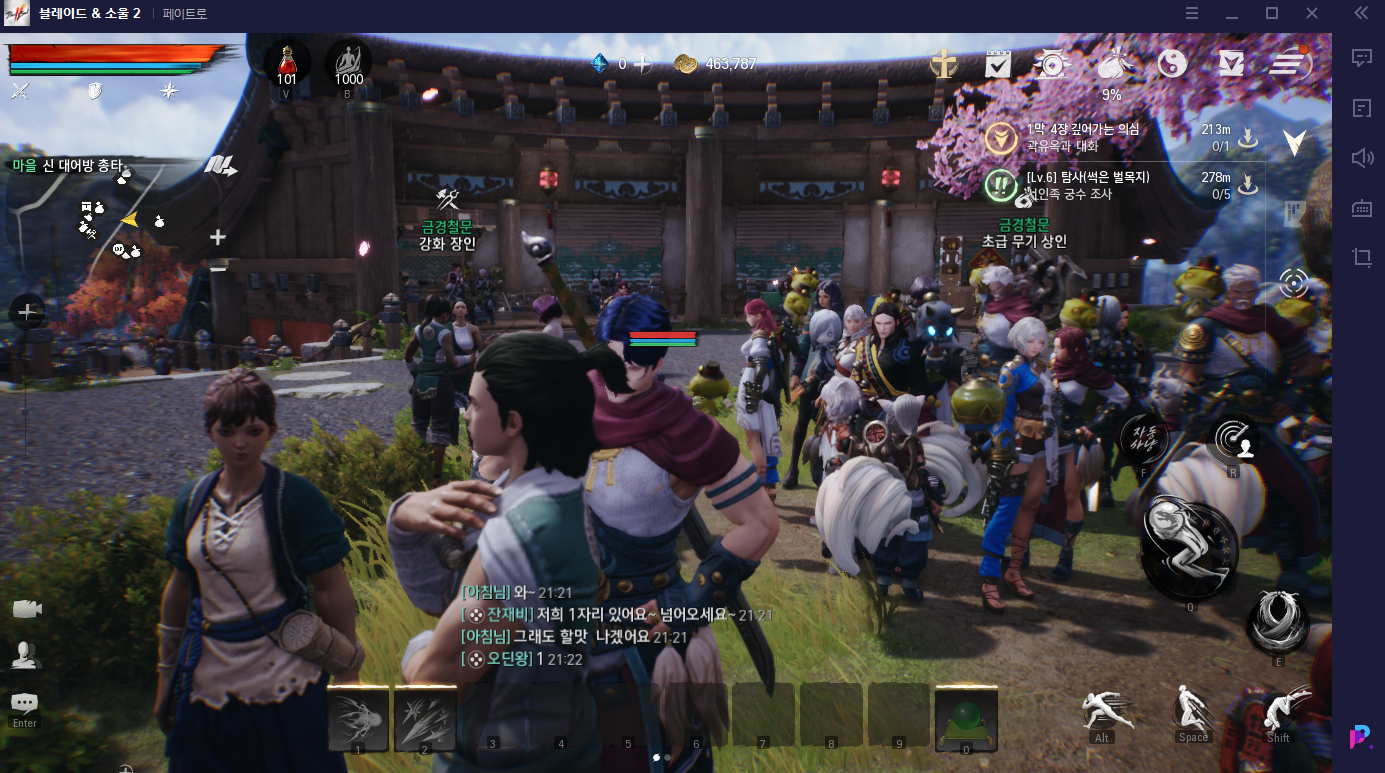The width and height of the screenshot is (1385, 773).
Task: Open the calendar checklist icon
Action: (998, 64)
